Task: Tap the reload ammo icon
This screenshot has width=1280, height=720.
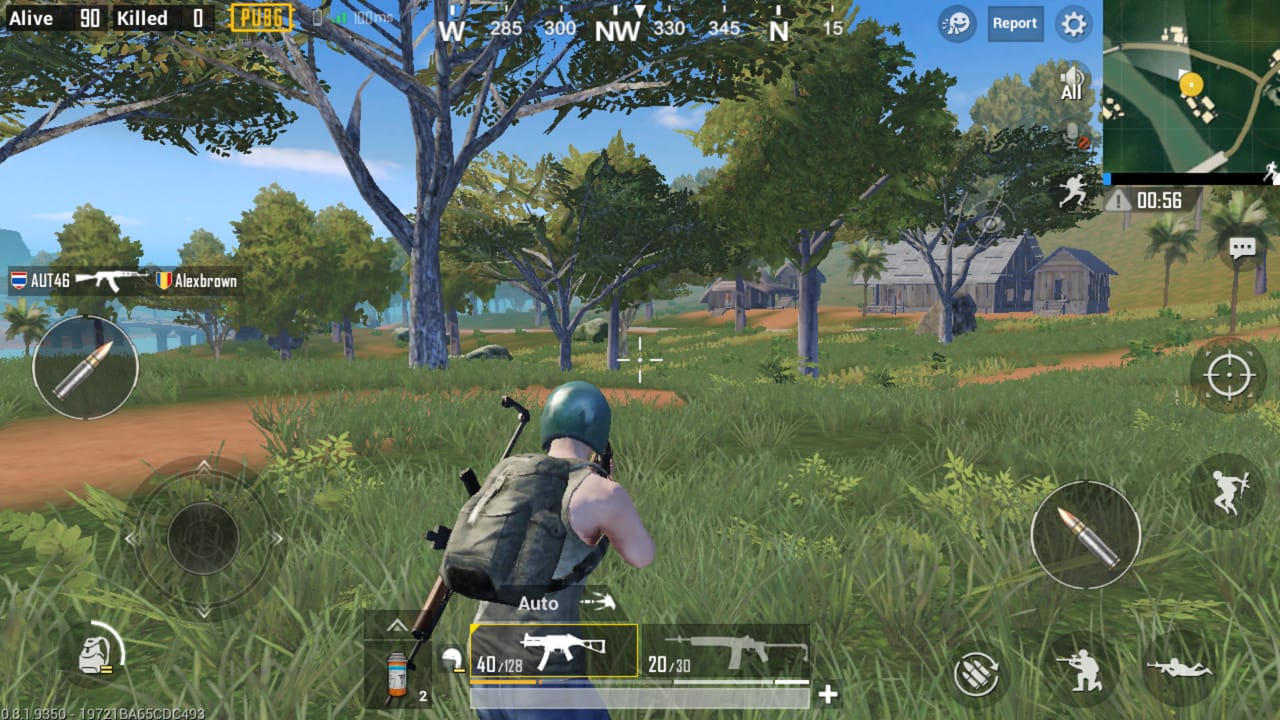Action: 977,675
